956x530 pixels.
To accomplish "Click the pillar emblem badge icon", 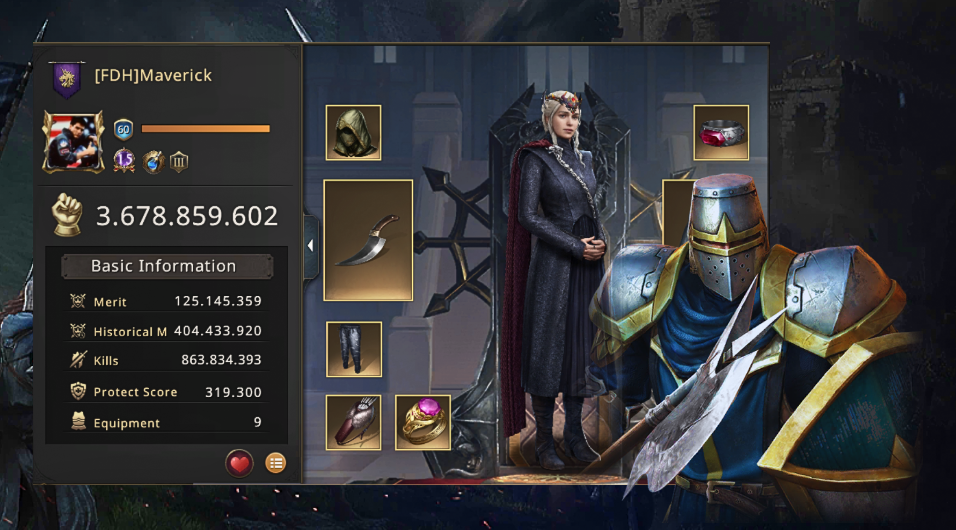I will tap(179, 161).
